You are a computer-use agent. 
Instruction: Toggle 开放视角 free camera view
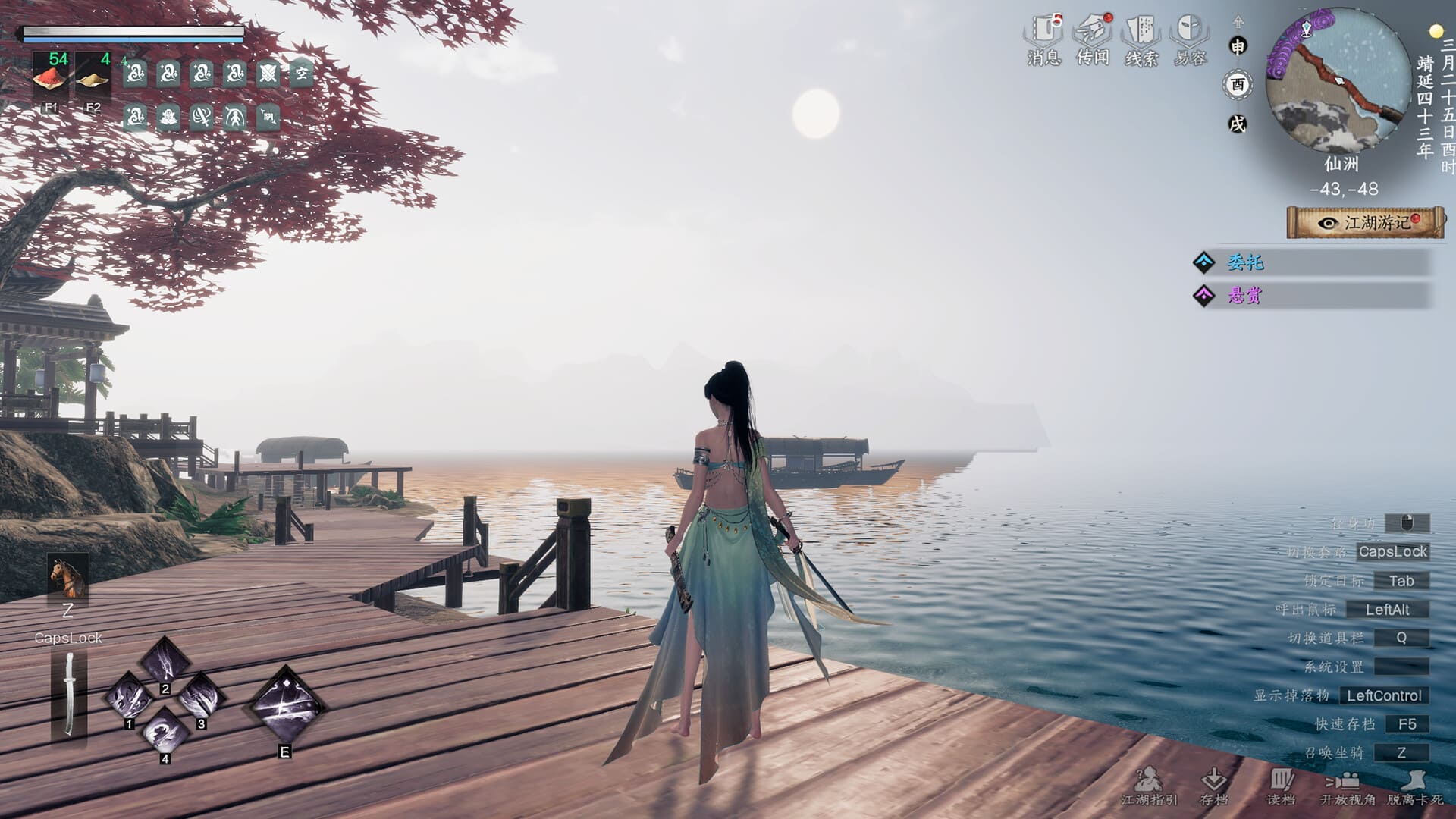click(x=1347, y=786)
